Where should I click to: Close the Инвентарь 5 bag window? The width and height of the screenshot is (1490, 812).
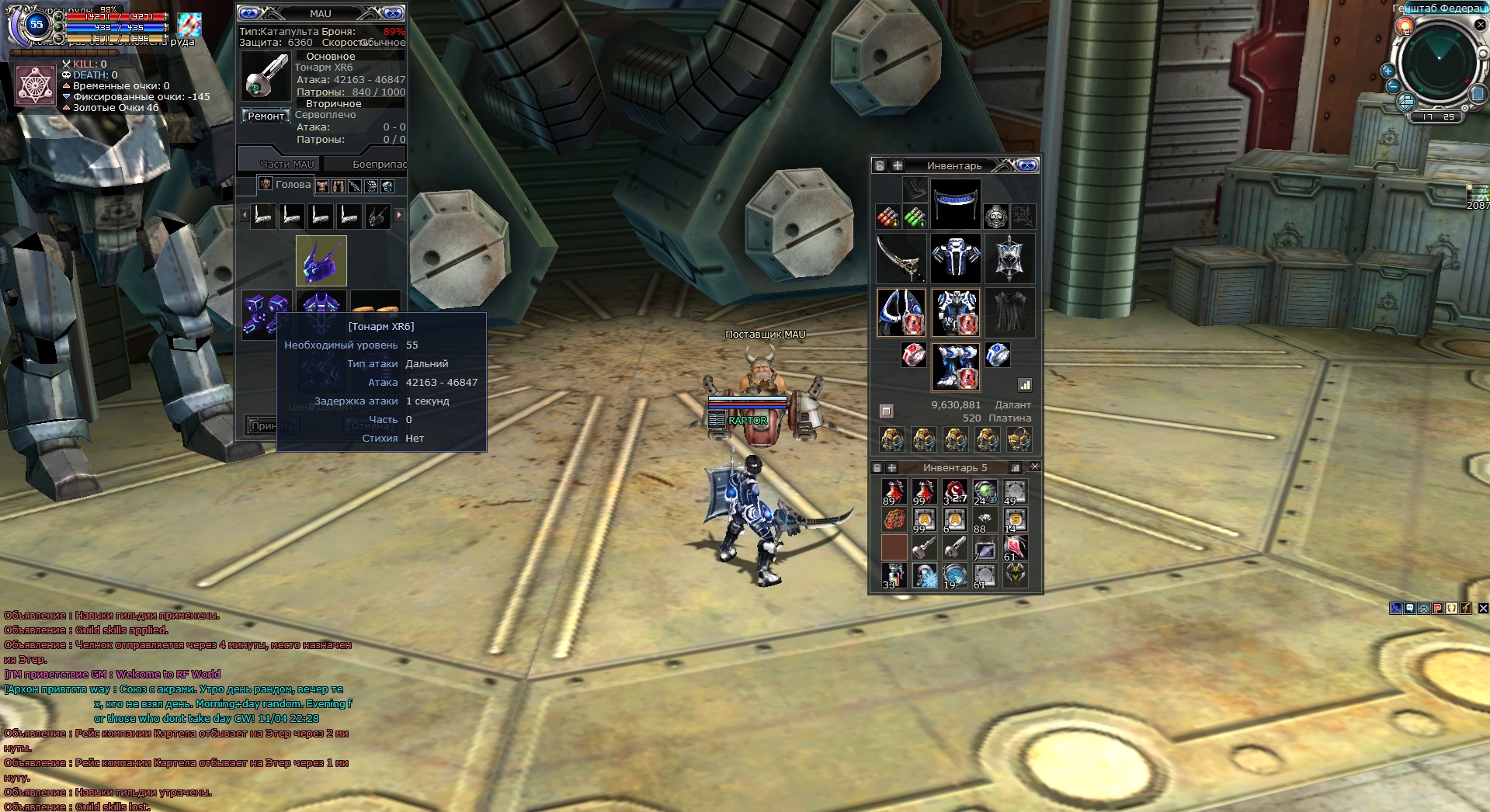1034,467
